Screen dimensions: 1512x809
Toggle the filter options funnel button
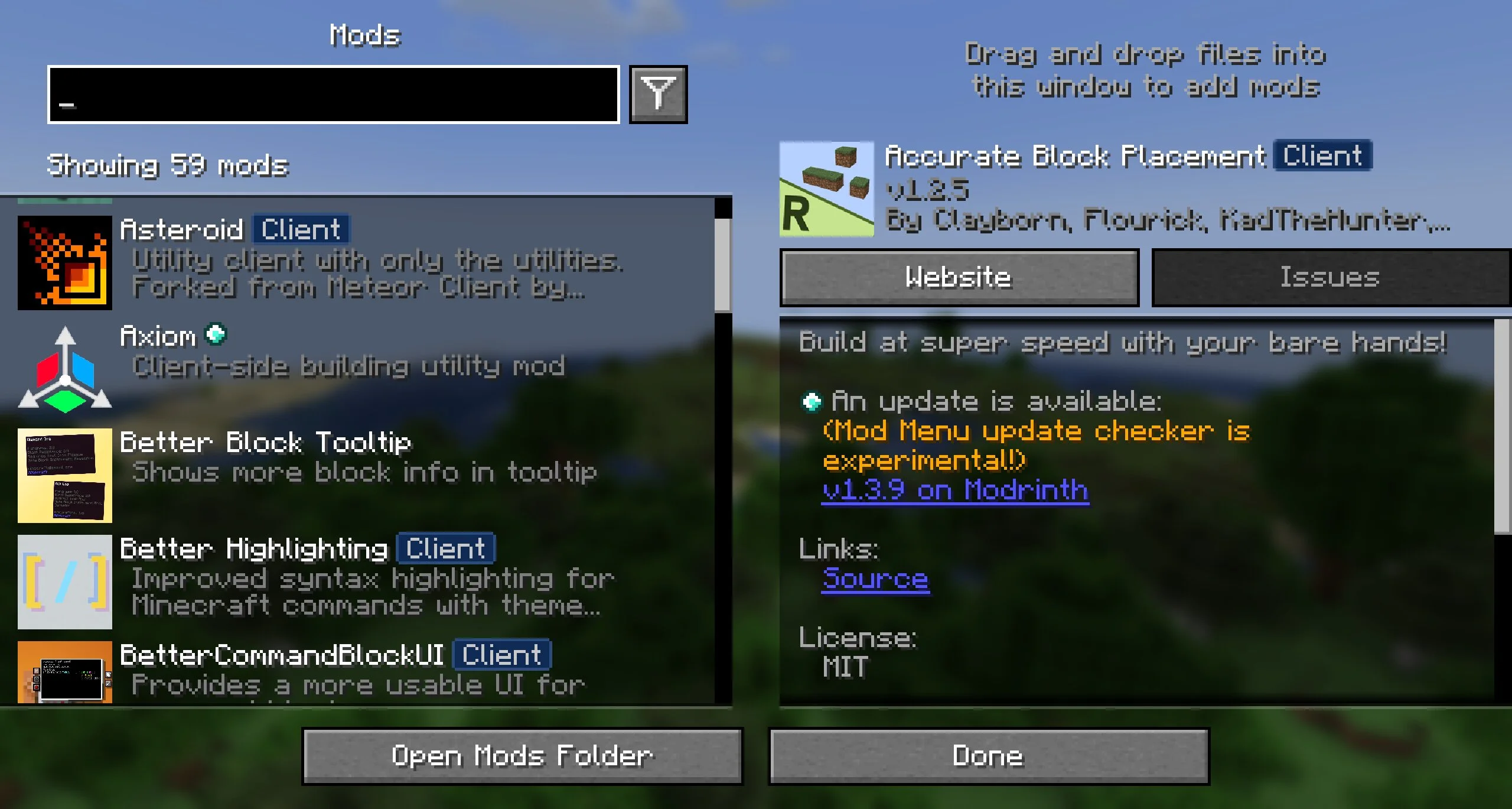pos(658,95)
